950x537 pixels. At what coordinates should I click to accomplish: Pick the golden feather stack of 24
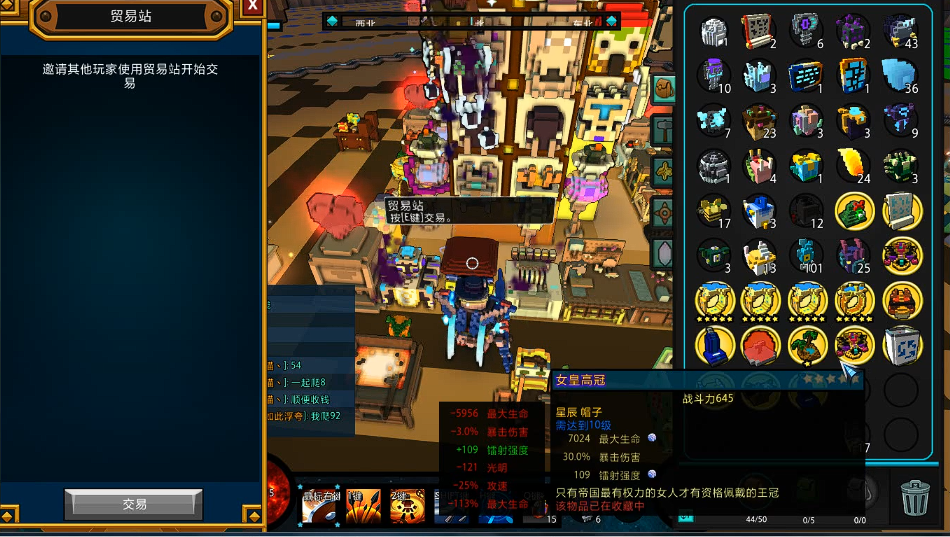[854, 165]
